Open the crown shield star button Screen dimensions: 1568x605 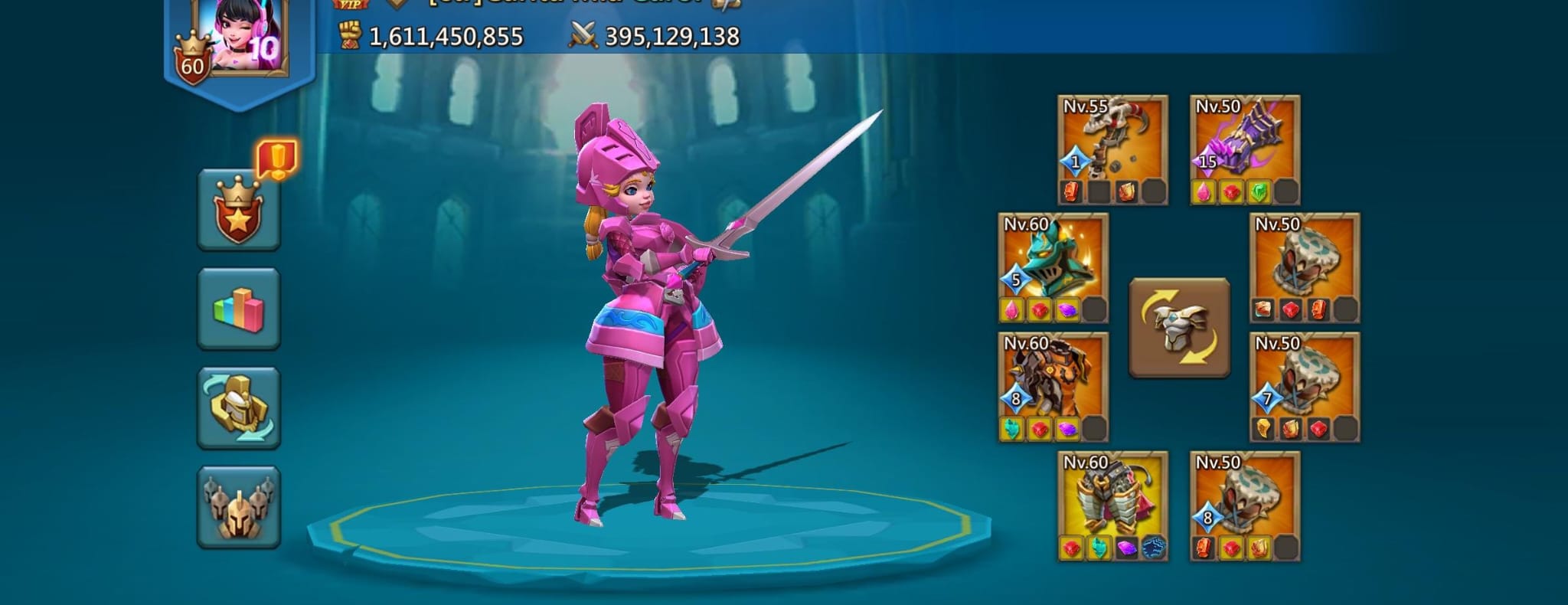239,211
